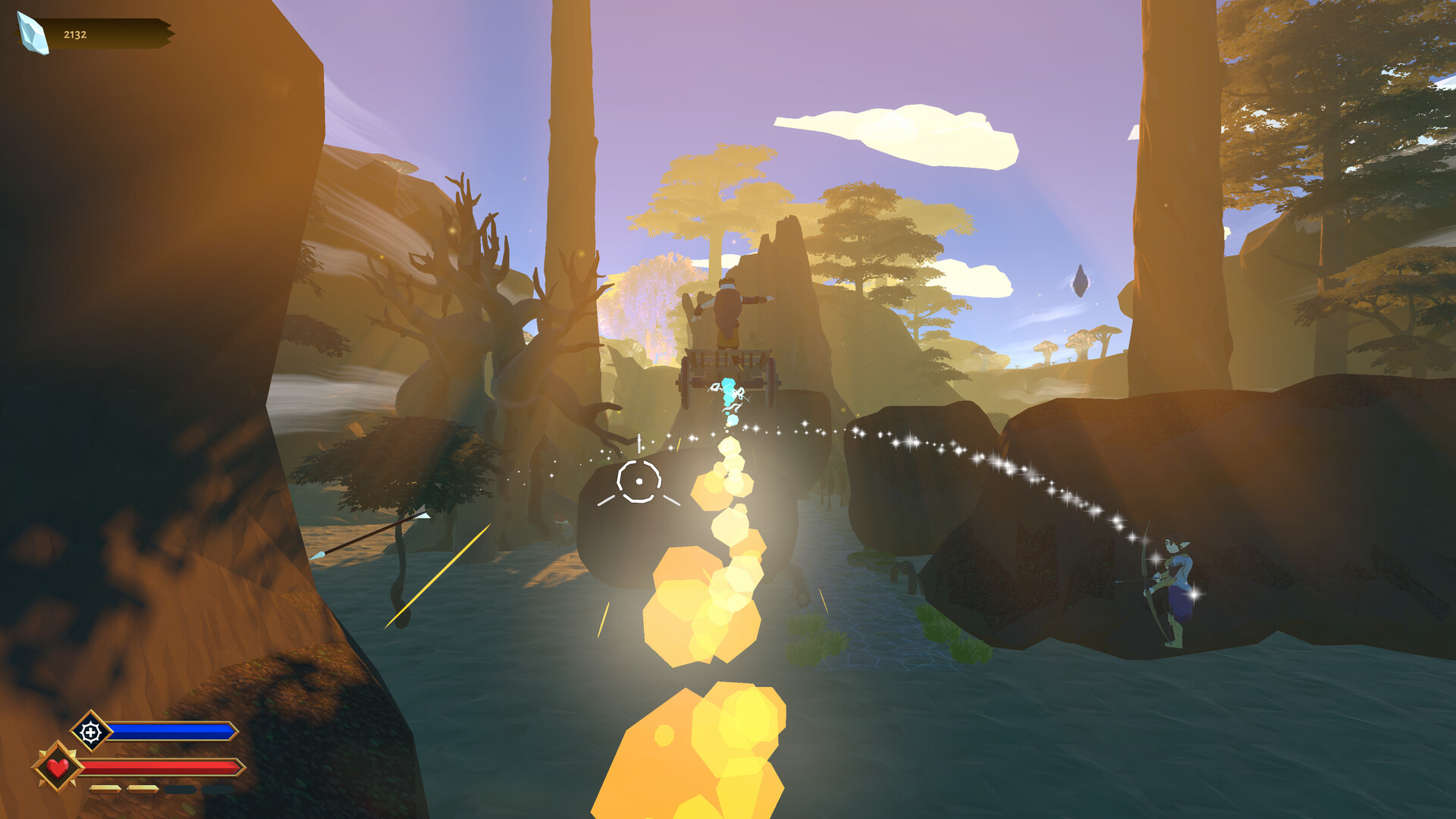
Task: Click the currency count reading 2132
Action: pos(74,33)
